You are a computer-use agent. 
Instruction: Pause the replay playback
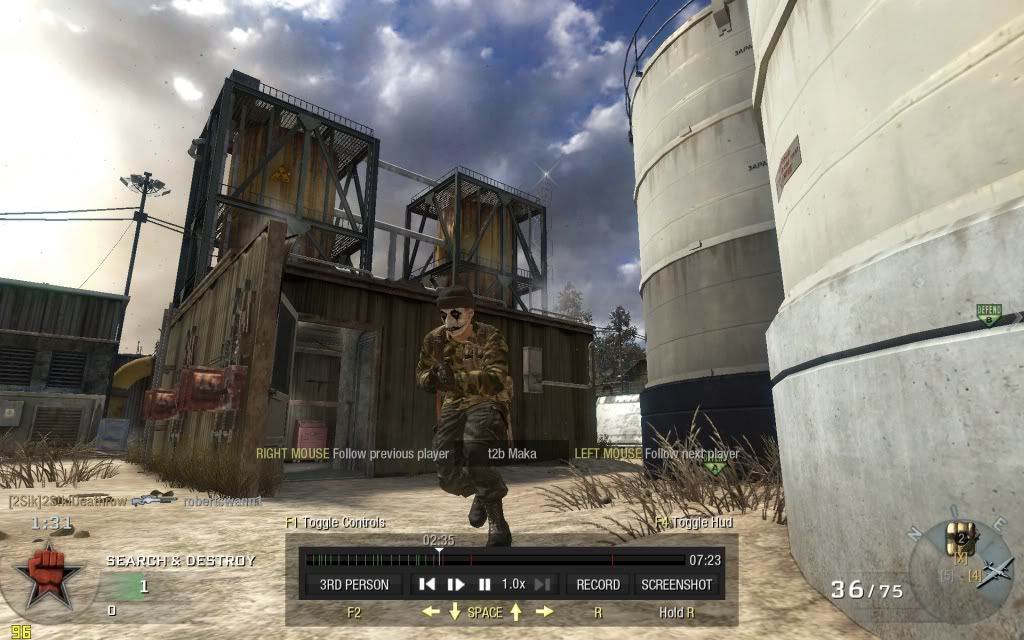click(x=484, y=584)
